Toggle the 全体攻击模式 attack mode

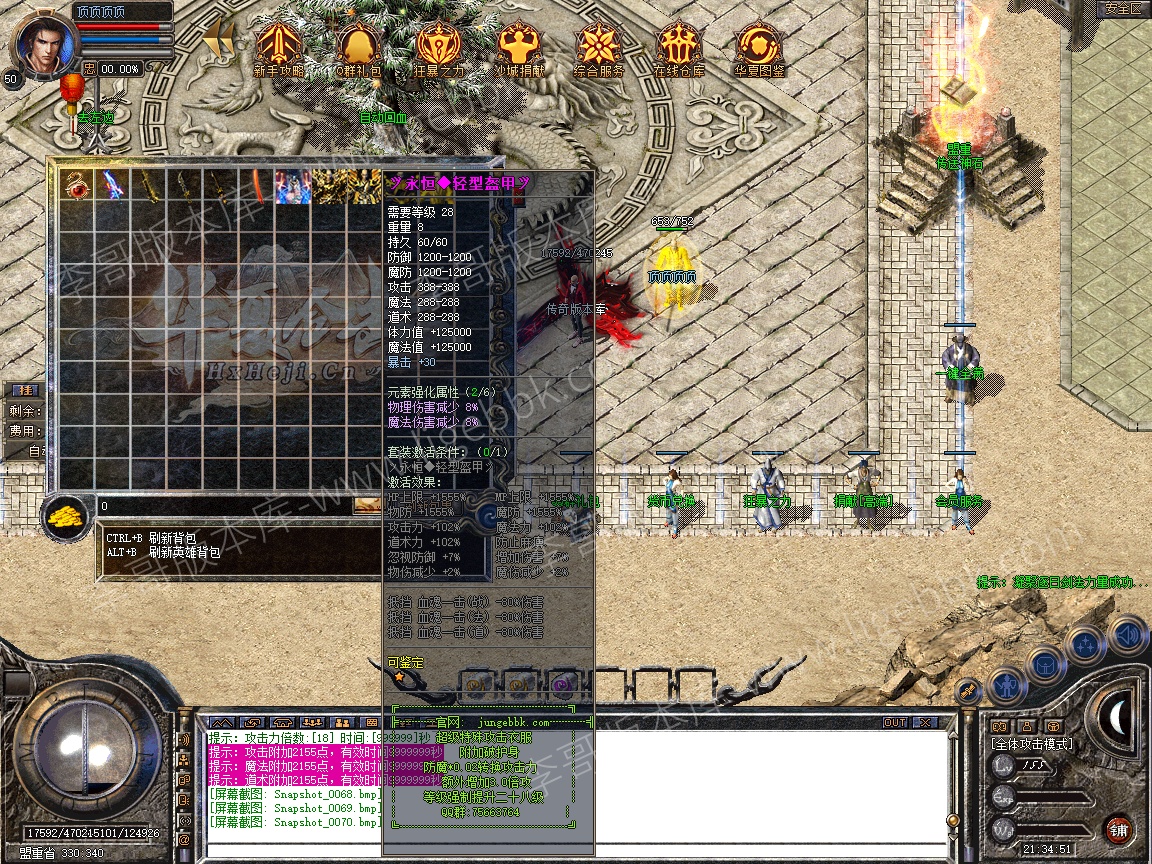coord(1031,744)
